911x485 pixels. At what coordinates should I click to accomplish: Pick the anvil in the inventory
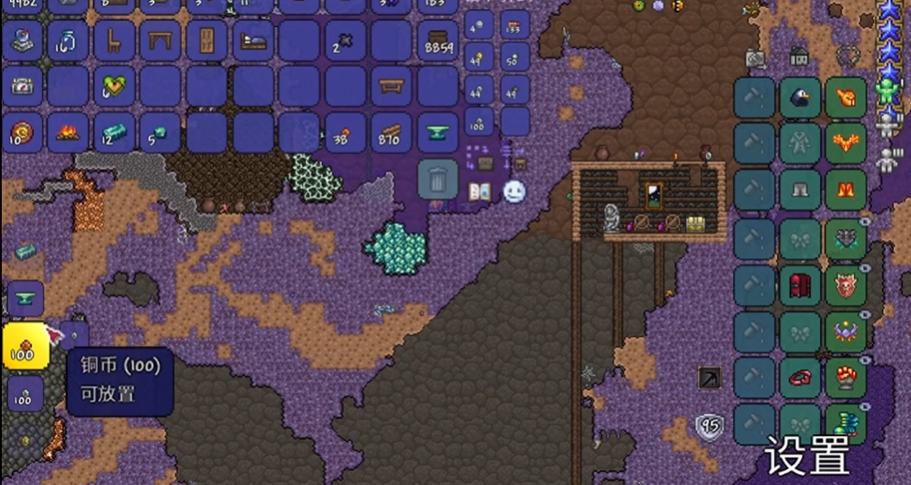point(437,132)
